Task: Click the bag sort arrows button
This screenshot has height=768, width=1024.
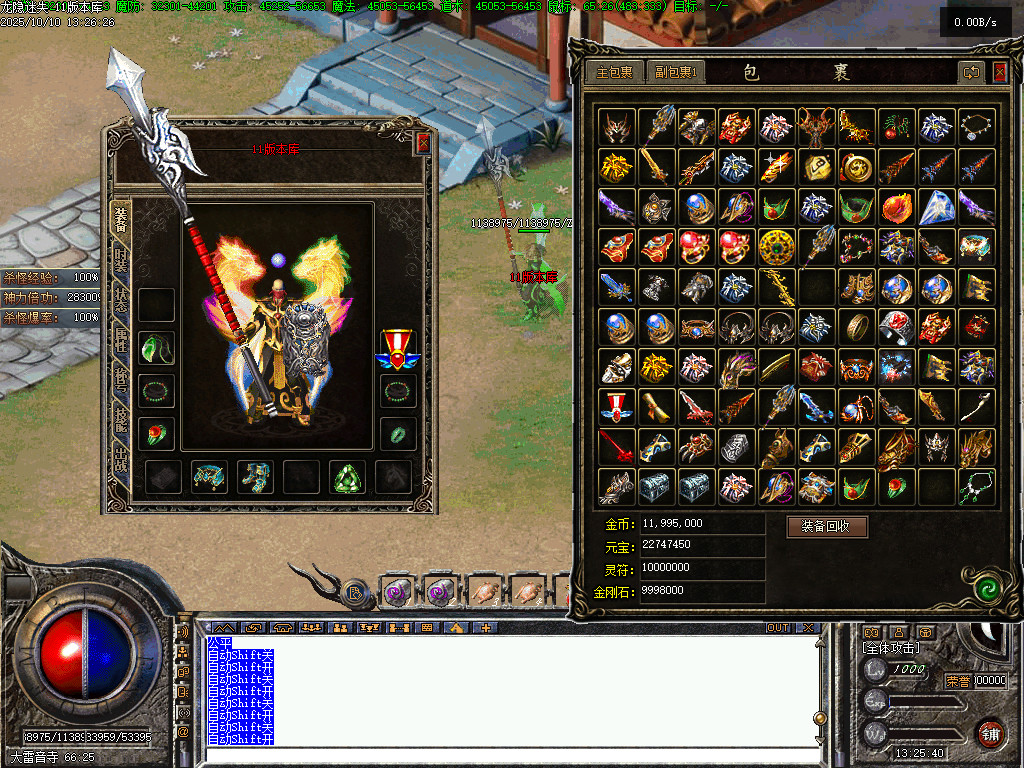Action: pyautogui.click(x=971, y=72)
